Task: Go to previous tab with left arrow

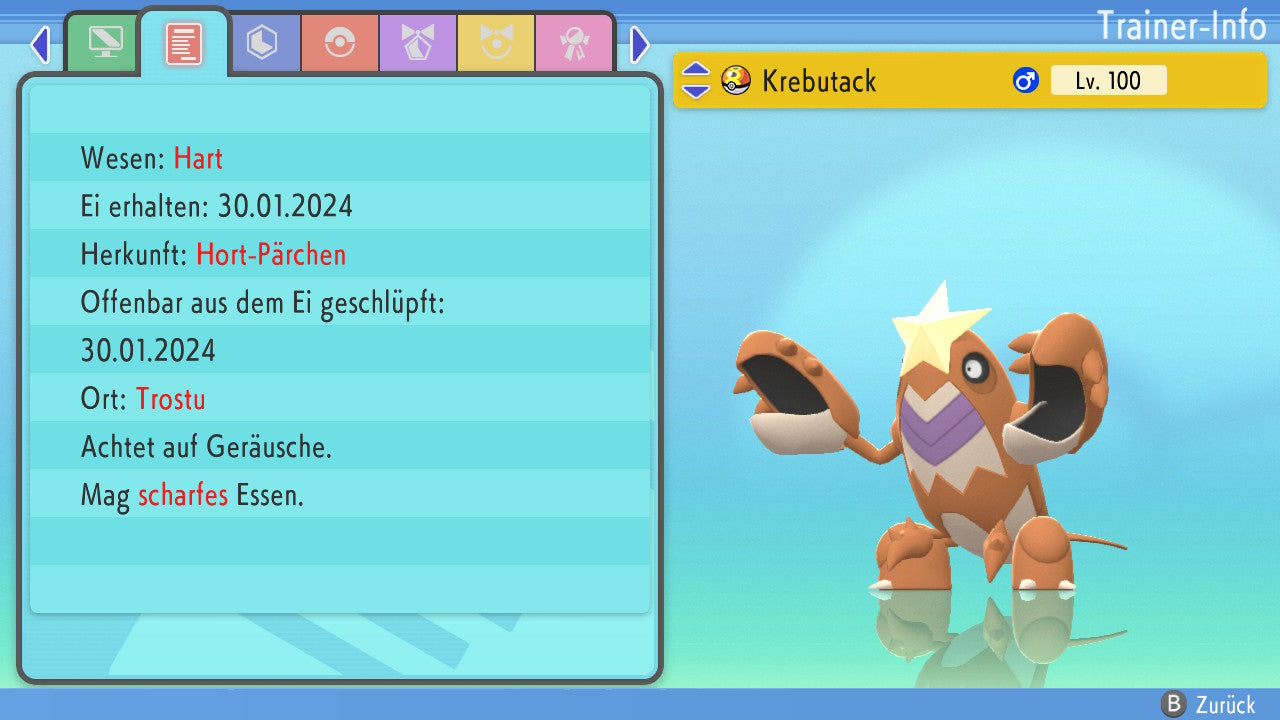Action: [40, 44]
